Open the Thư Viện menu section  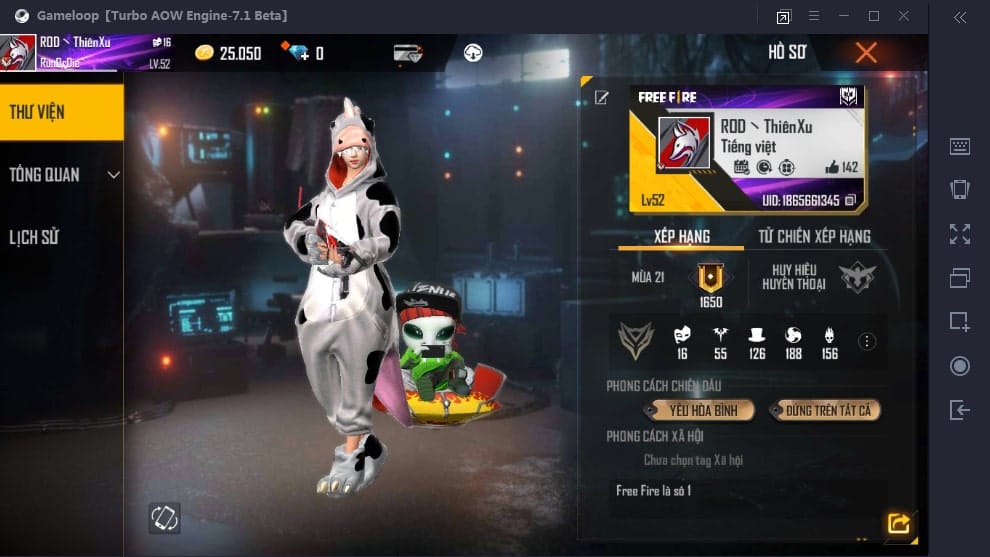[60, 112]
